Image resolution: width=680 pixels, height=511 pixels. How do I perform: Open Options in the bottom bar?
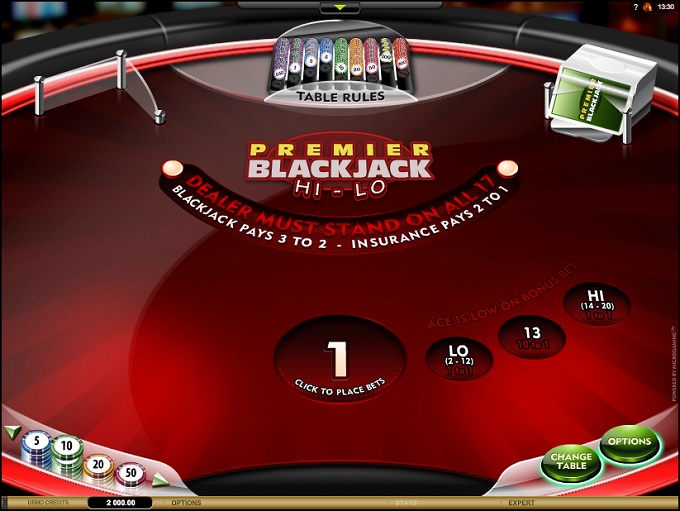point(186,503)
